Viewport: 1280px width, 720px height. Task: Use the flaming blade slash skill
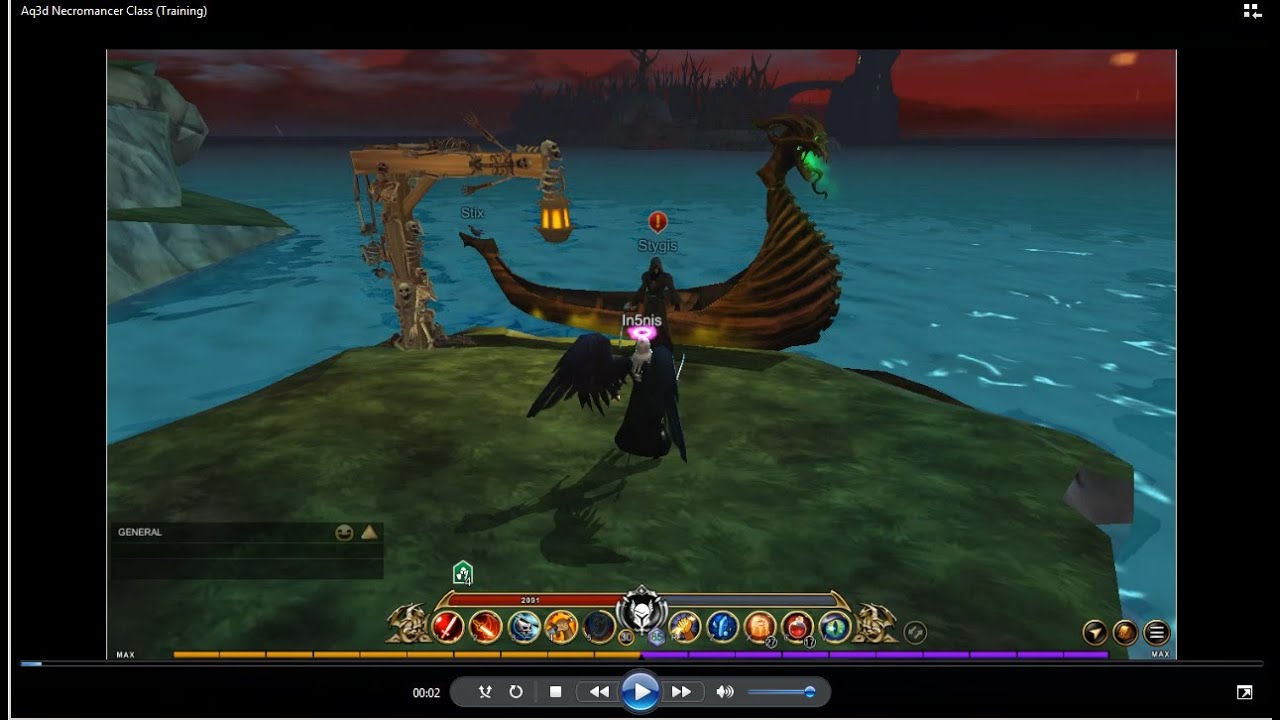(x=485, y=627)
